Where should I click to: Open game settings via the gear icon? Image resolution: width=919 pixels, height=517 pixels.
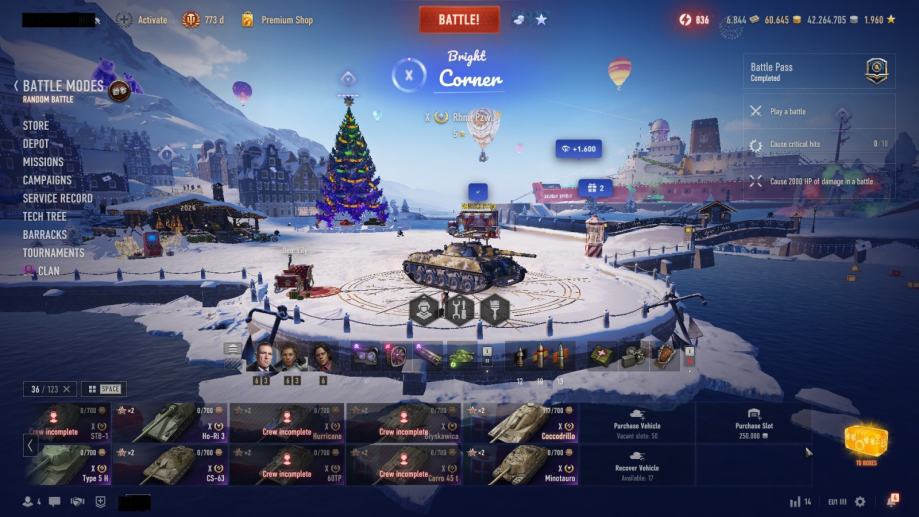tap(860, 502)
